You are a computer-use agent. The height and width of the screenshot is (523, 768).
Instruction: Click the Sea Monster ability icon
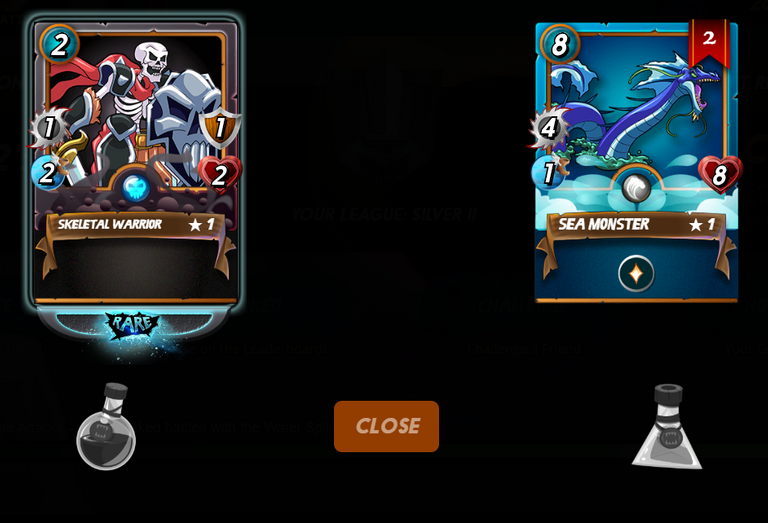[x=636, y=273]
